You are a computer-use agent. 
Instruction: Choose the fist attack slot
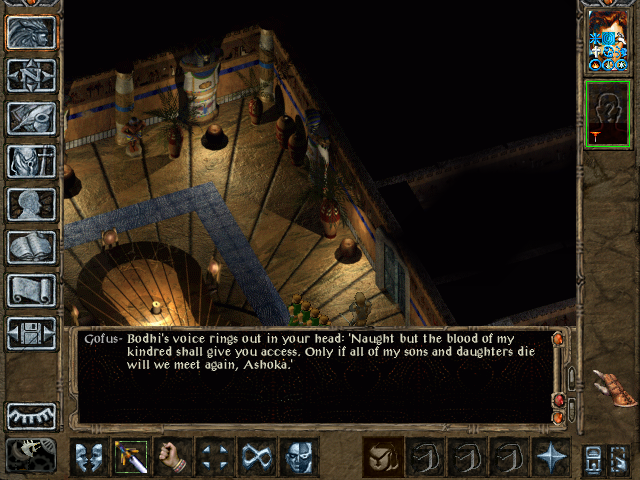pyautogui.click(x=173, y=457)
